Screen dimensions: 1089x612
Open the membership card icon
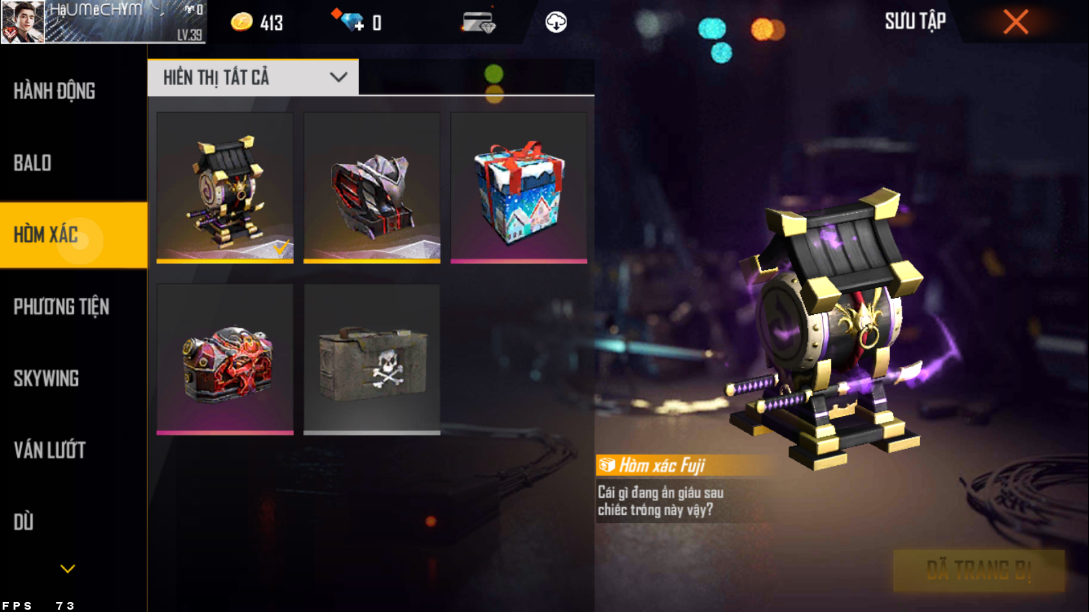click(479, 22)
